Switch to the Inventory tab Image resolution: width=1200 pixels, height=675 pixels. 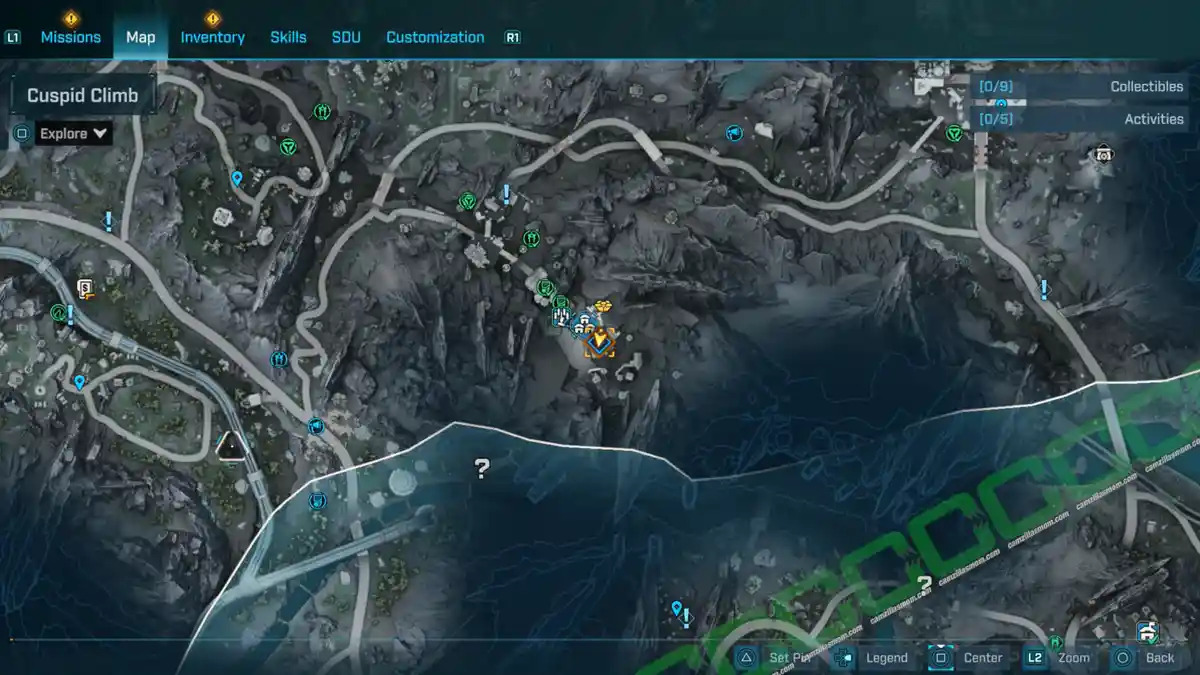click(x=212, y=37)
